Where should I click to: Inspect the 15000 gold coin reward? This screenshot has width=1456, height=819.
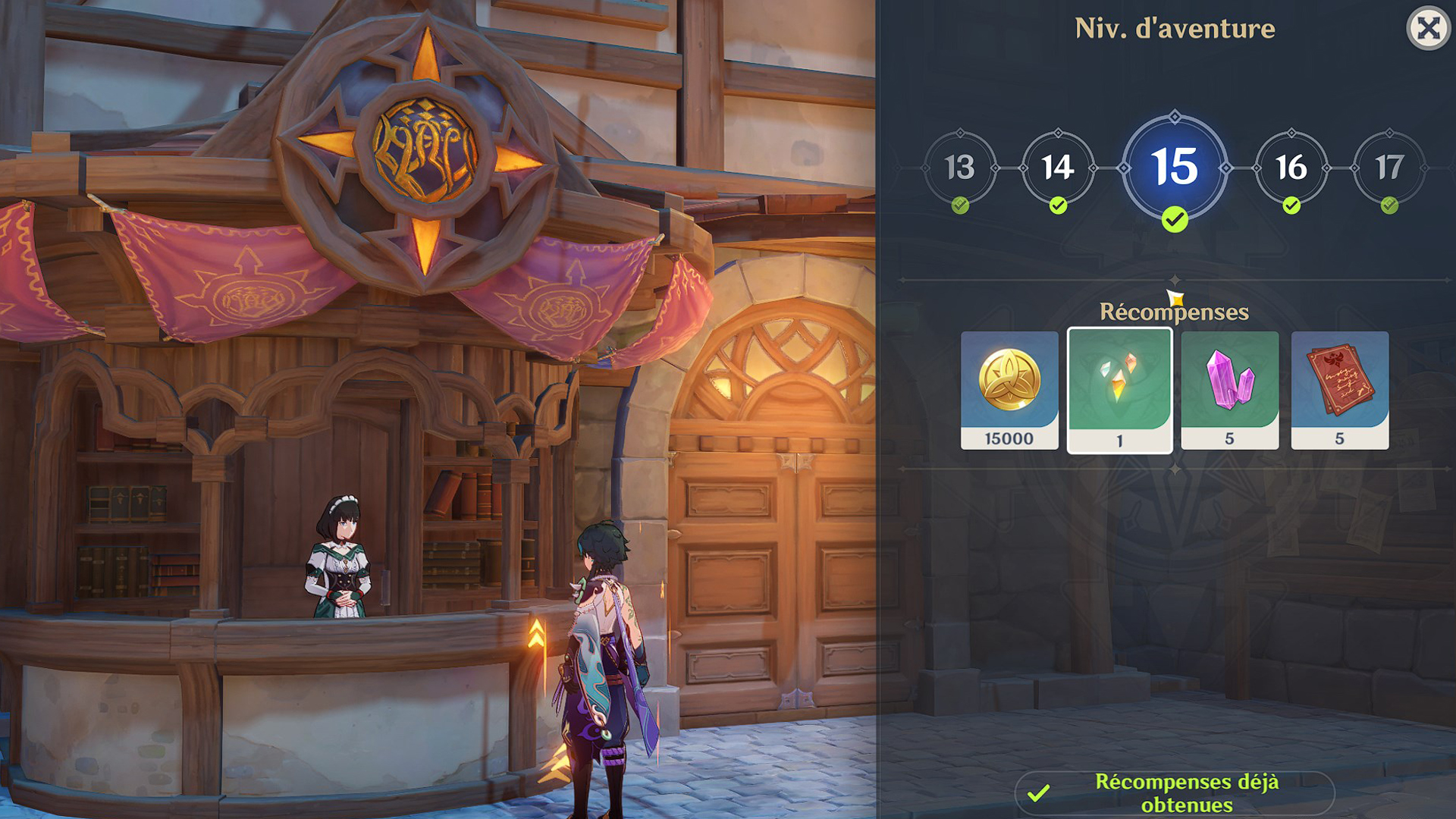coord(1009,390)
